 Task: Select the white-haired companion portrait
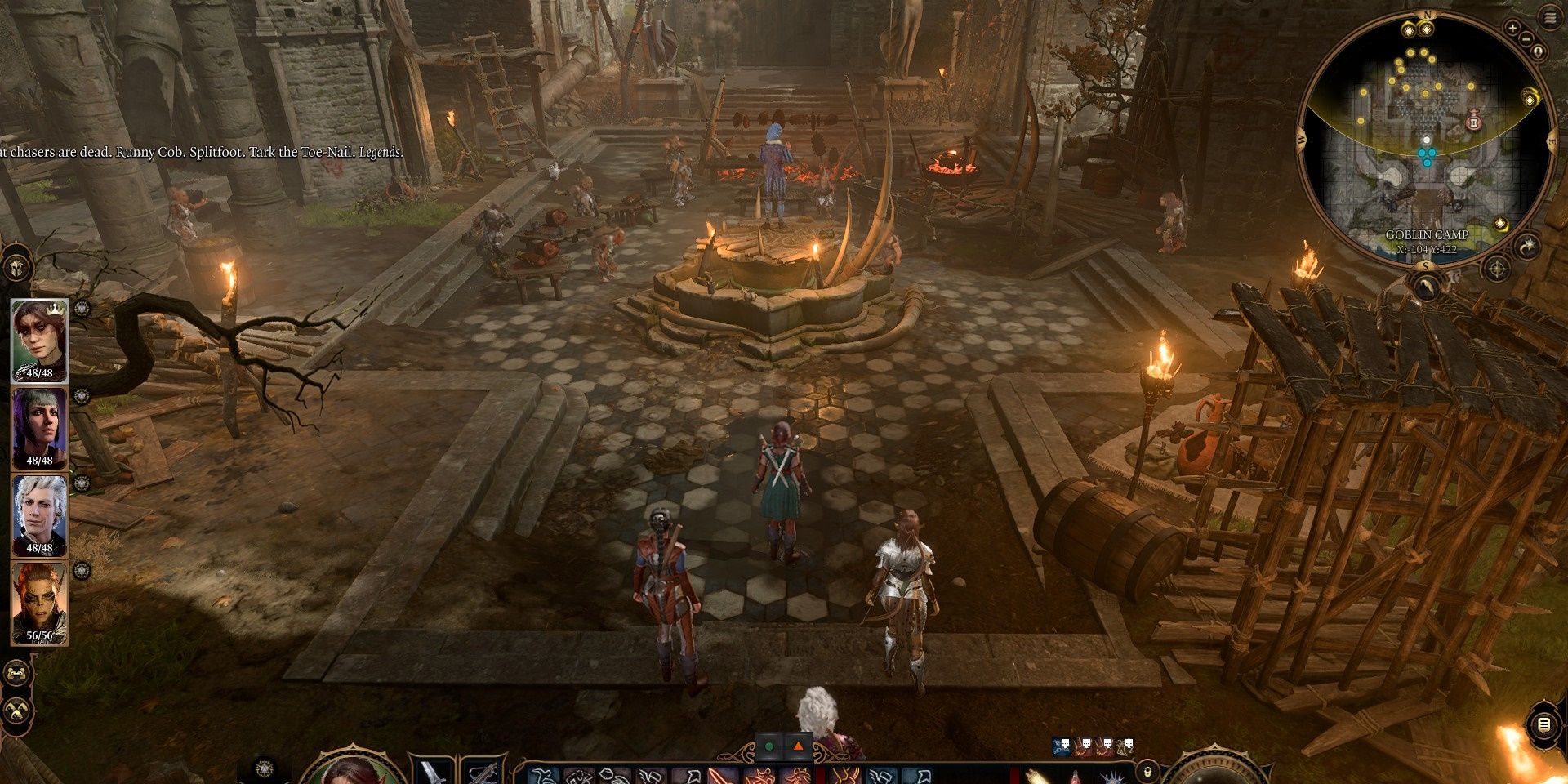39,514
